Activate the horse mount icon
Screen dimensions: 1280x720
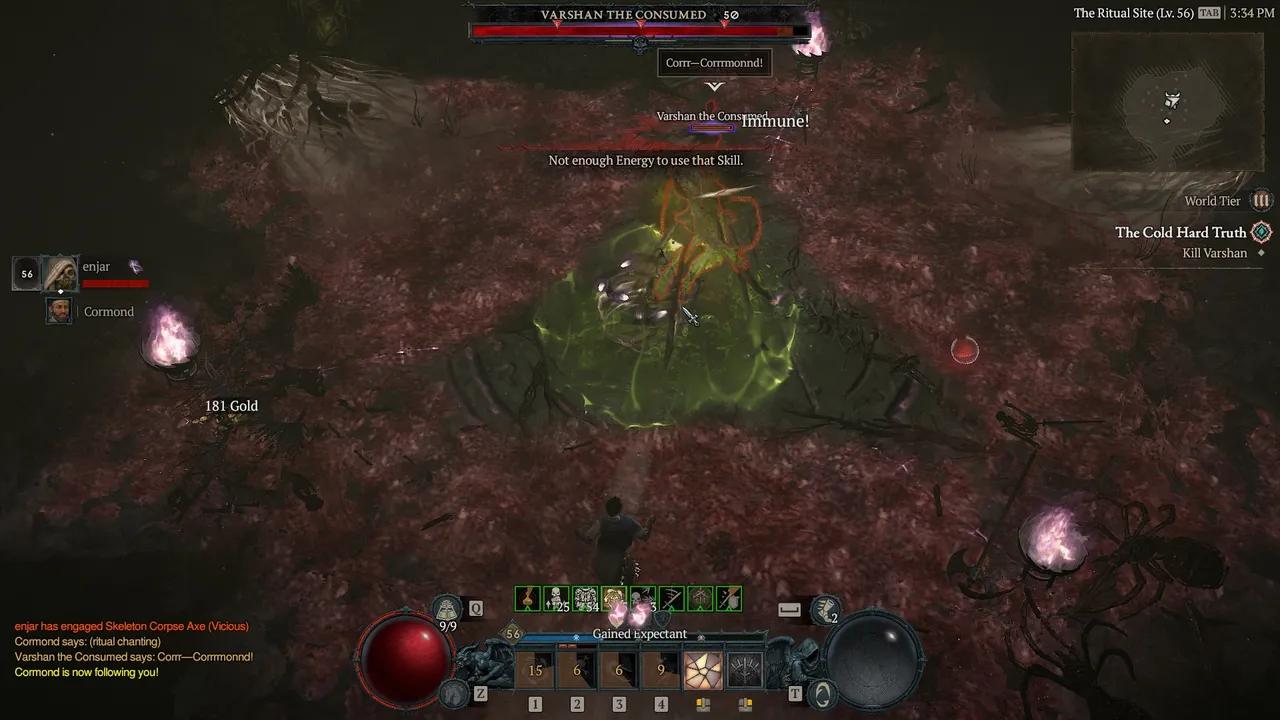454,691
